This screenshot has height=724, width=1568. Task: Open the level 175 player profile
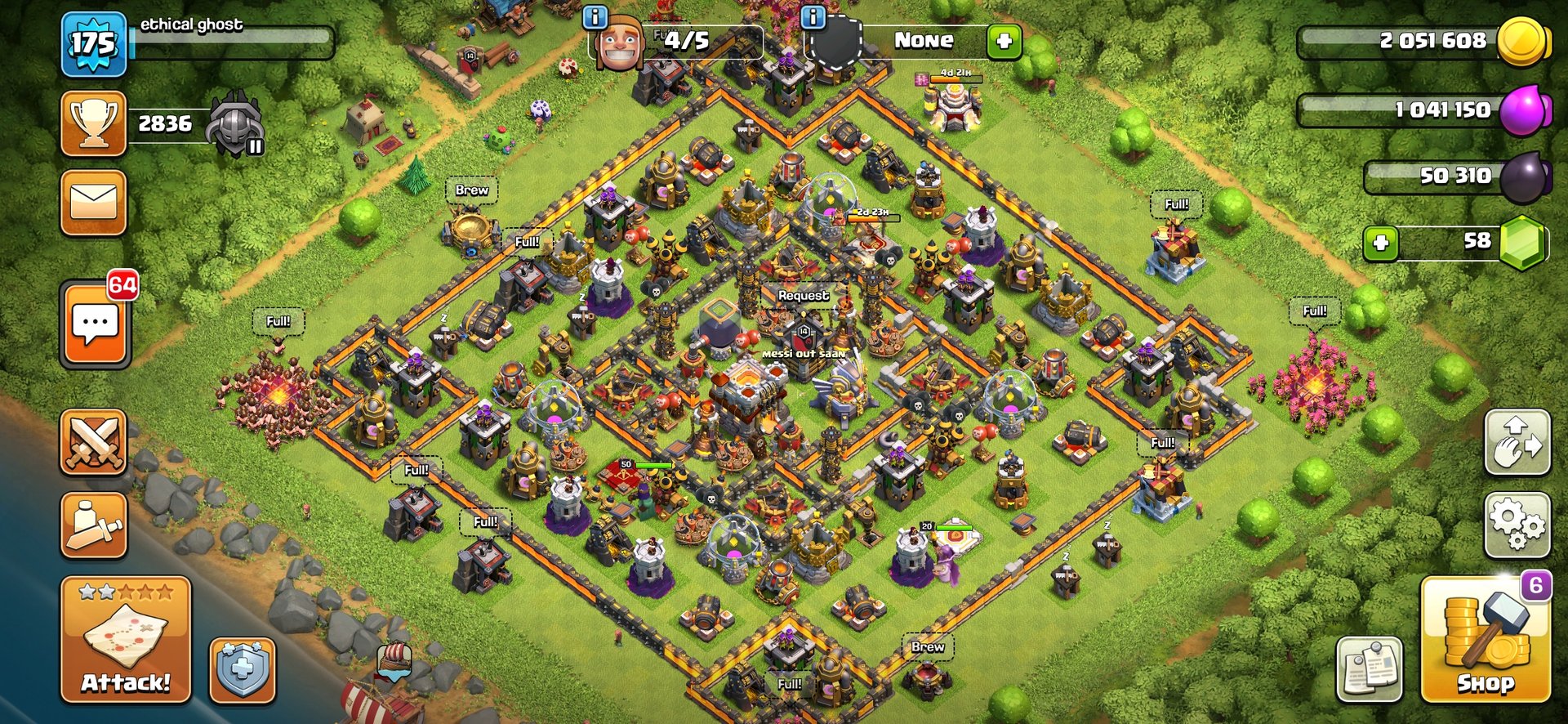click(94, 44)
